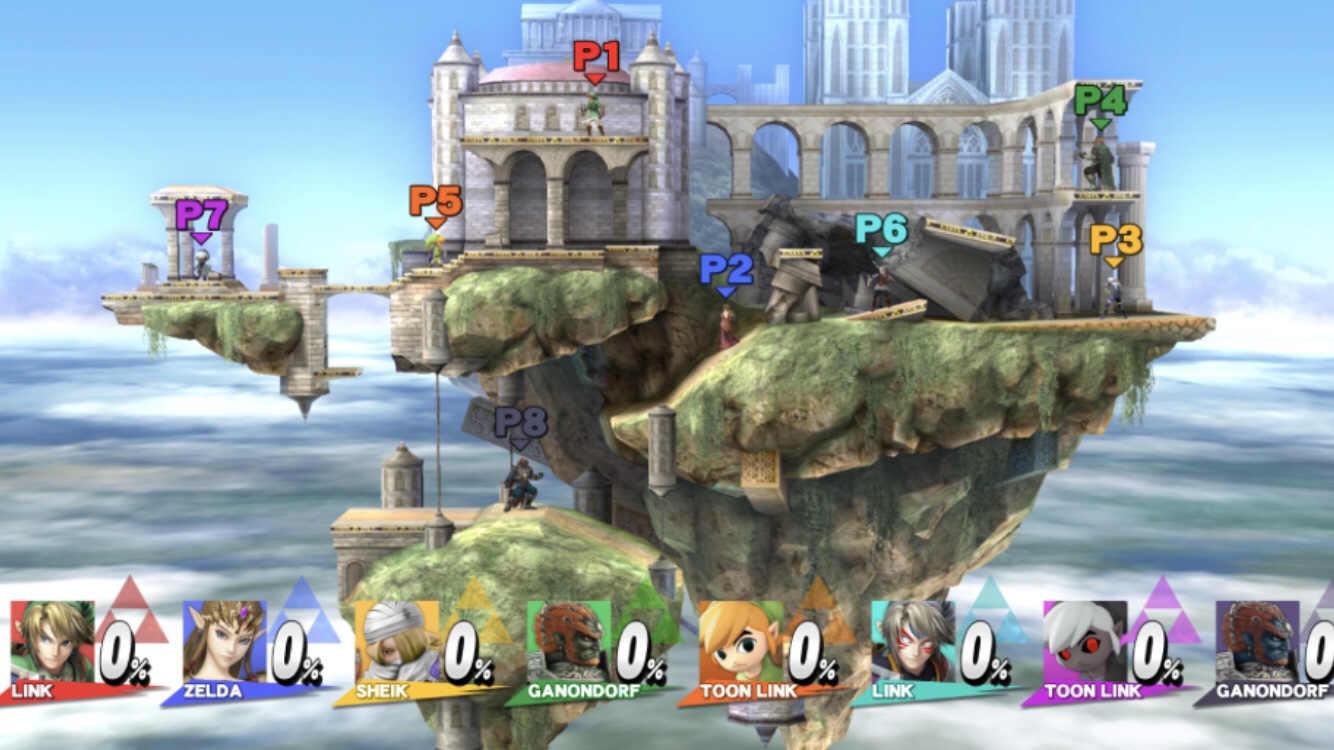Choose the orange P5 player marker
This screenshot has width=1334, height=750.
tap(435, 203)
